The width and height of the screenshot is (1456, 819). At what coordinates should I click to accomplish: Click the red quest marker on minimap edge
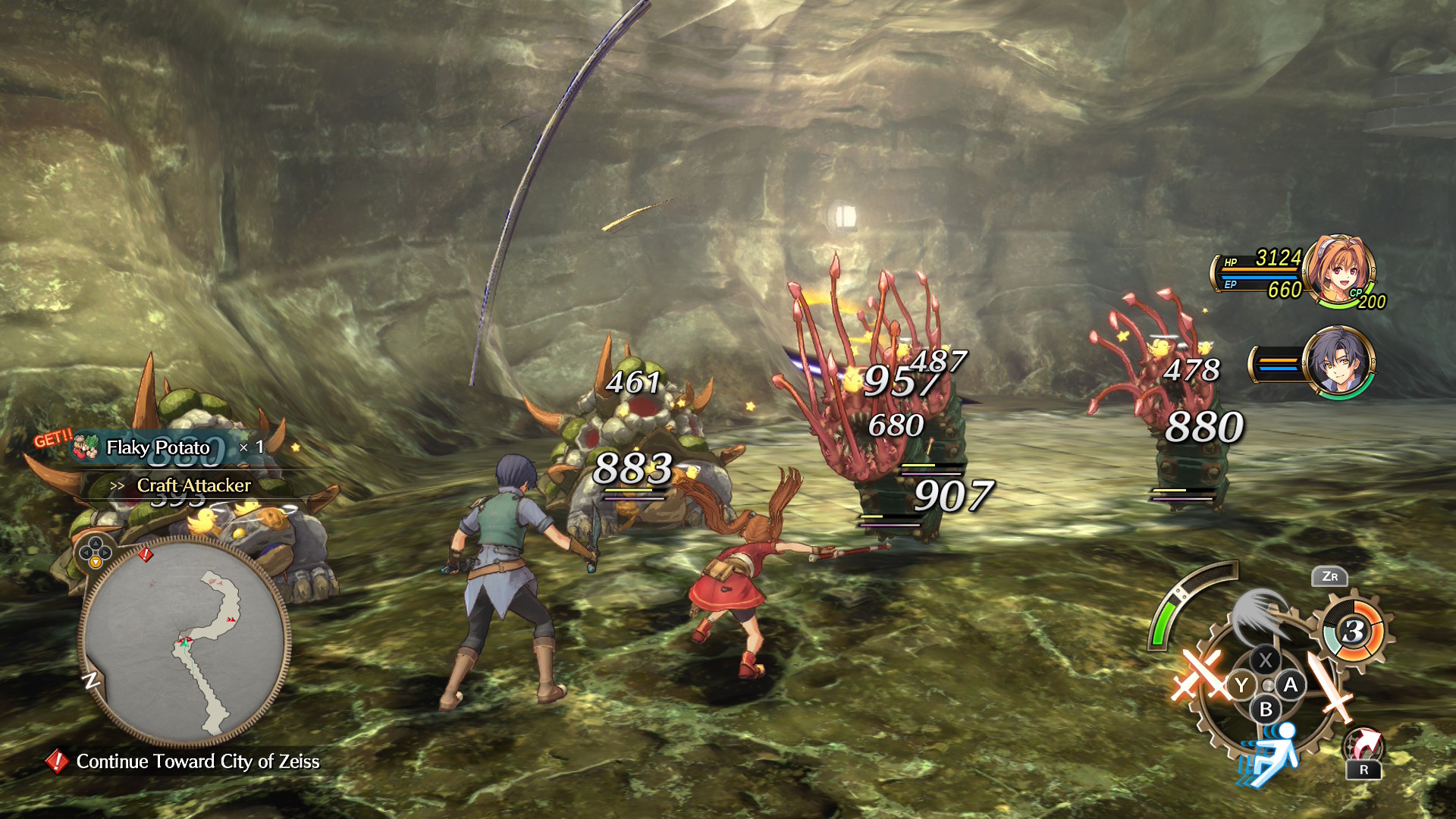pyautogui.click(x=146, y=555)
